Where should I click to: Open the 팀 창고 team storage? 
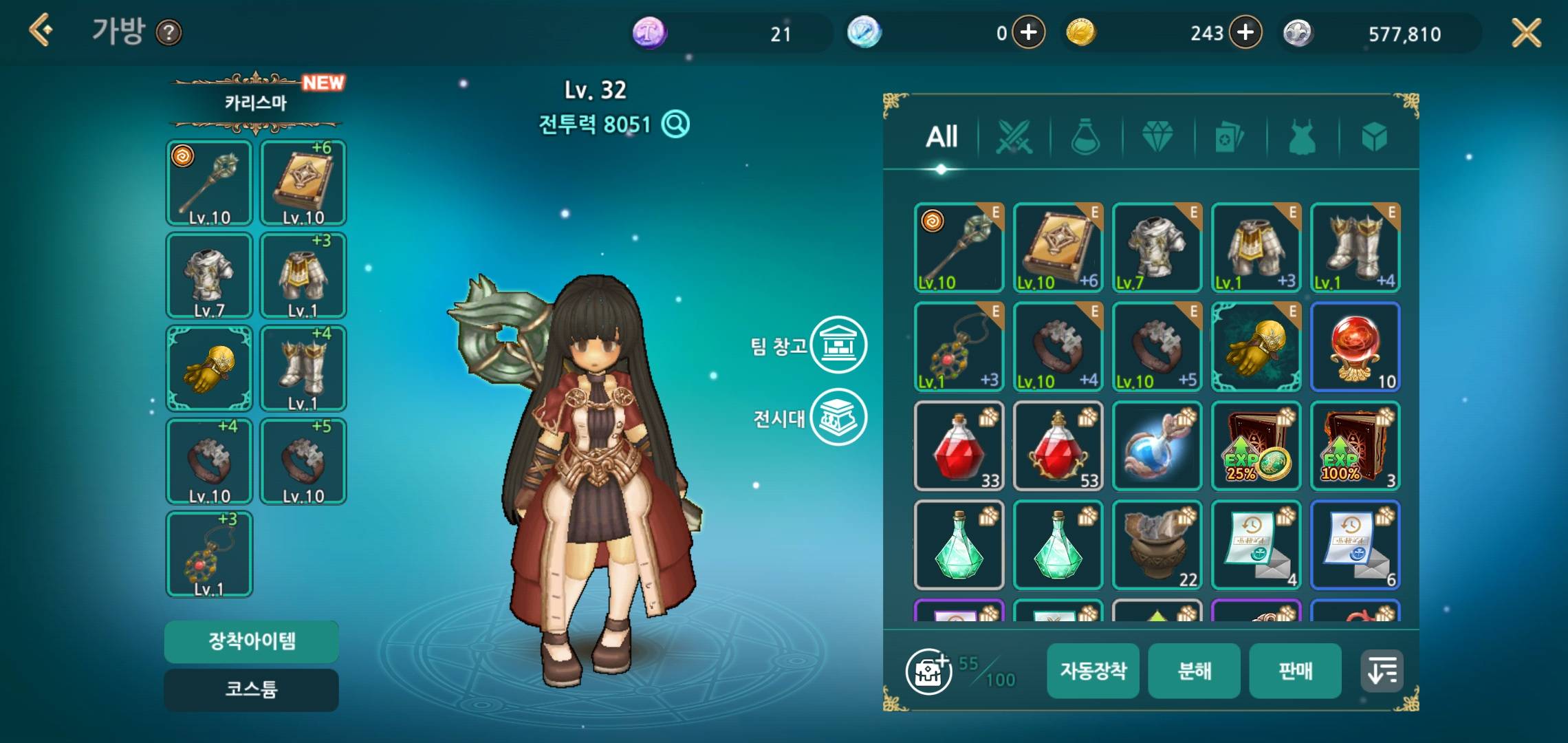pos(838,345)
